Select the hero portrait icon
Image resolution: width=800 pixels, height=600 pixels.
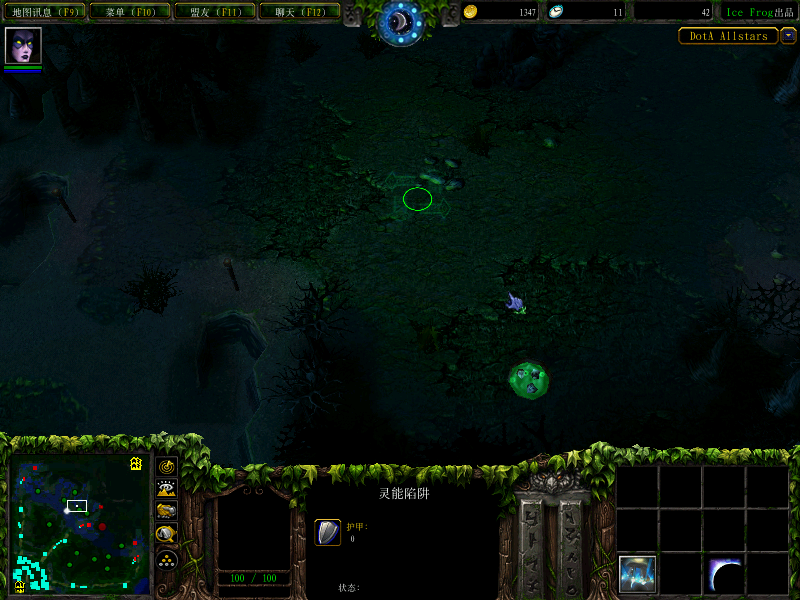pyautogui.click(x=22, y=46)
